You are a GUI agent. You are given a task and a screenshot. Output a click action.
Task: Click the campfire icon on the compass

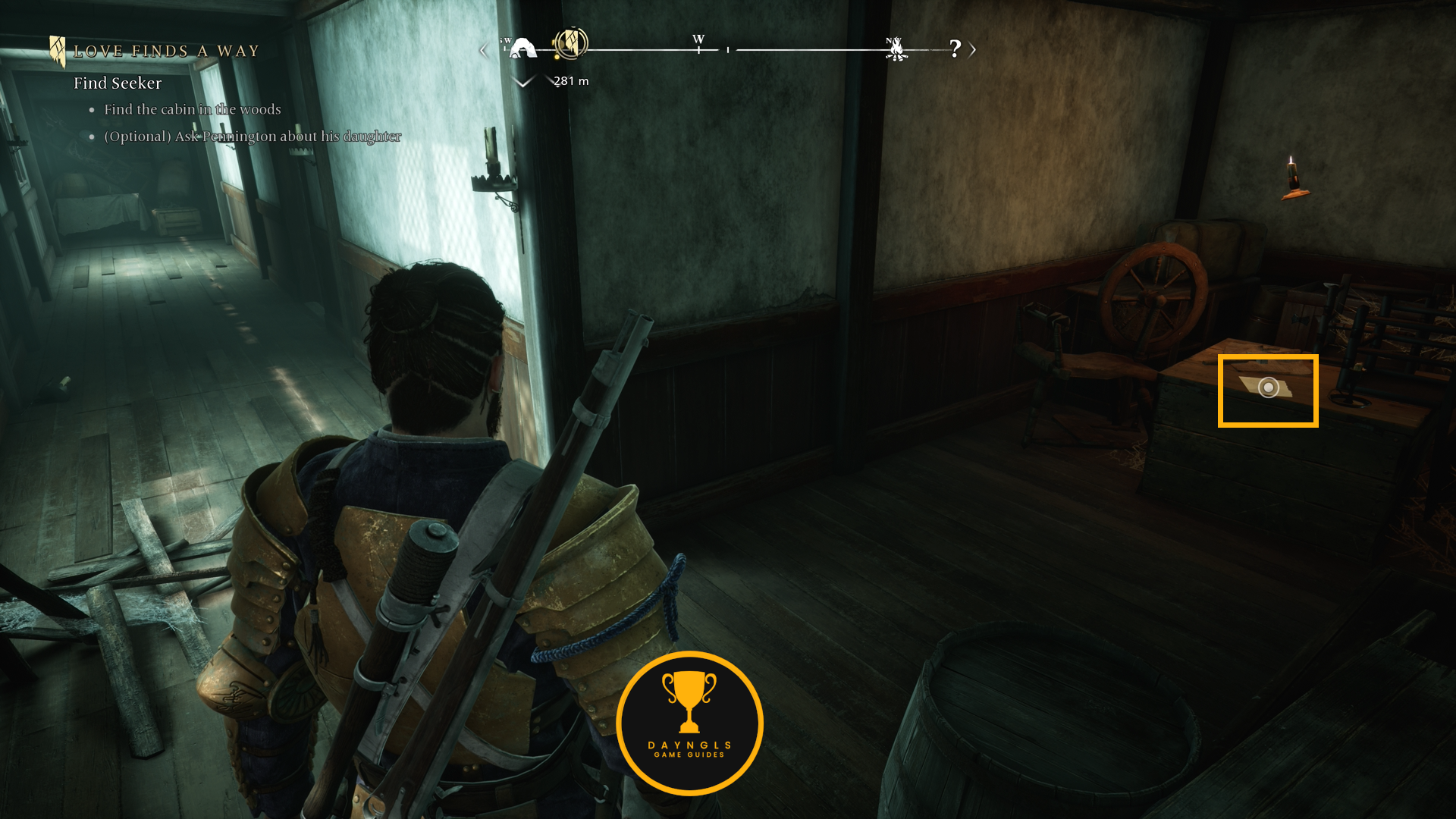[896, 49]
